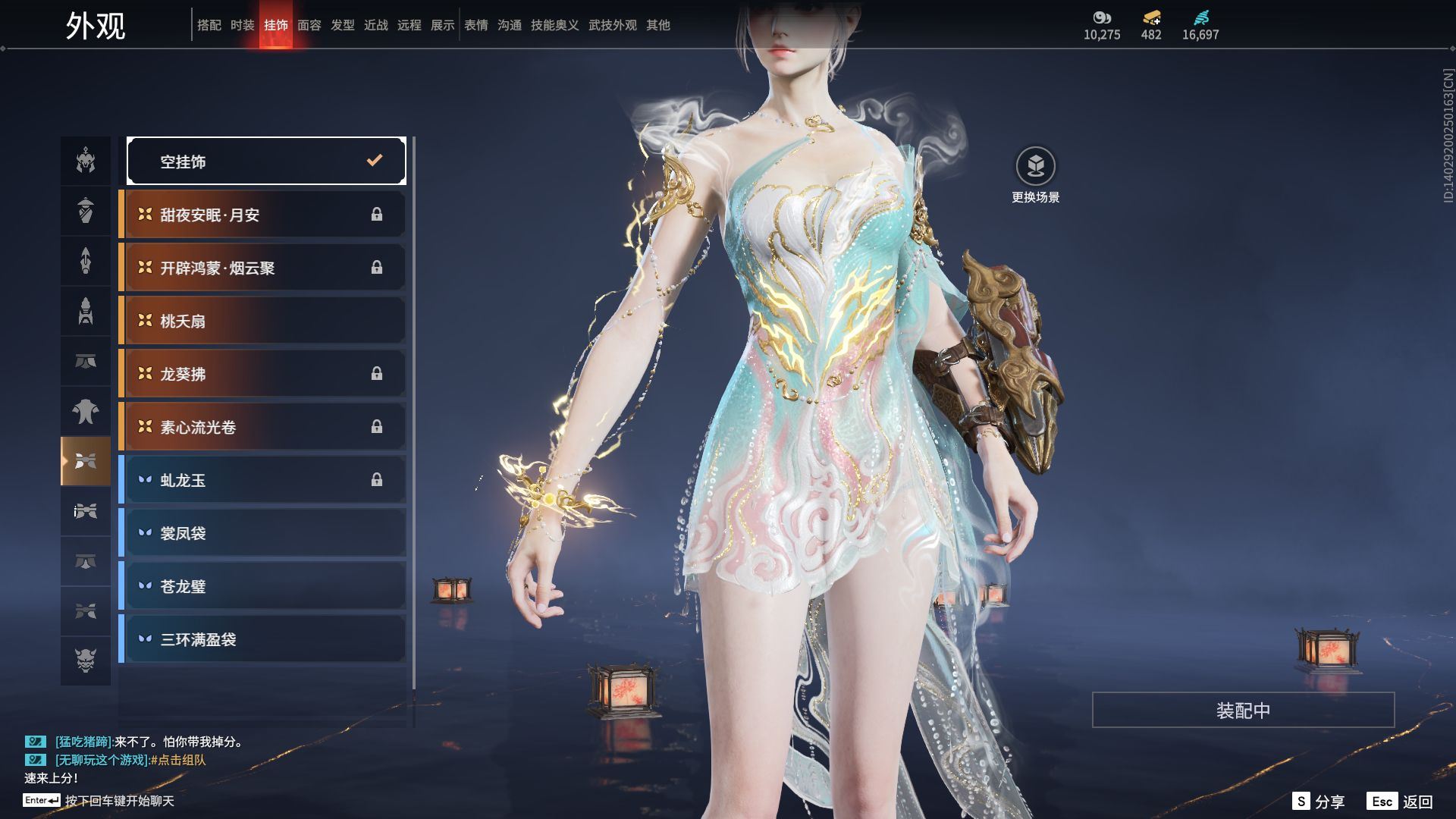Viewport: 1456px width, 819px height.
Task: Go to the 发型 tab
Action: coord(343,25)
